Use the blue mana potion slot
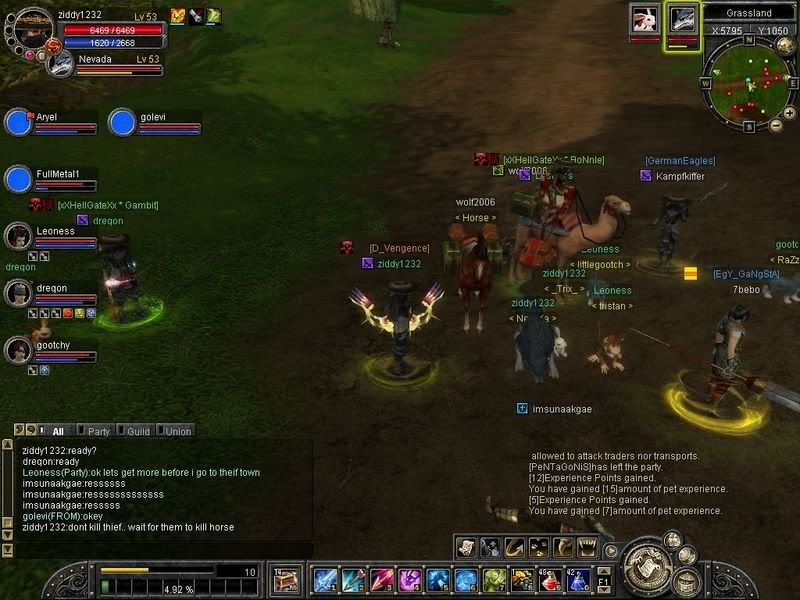The width and height of the screenshot is (800, 600). point(577,579)
